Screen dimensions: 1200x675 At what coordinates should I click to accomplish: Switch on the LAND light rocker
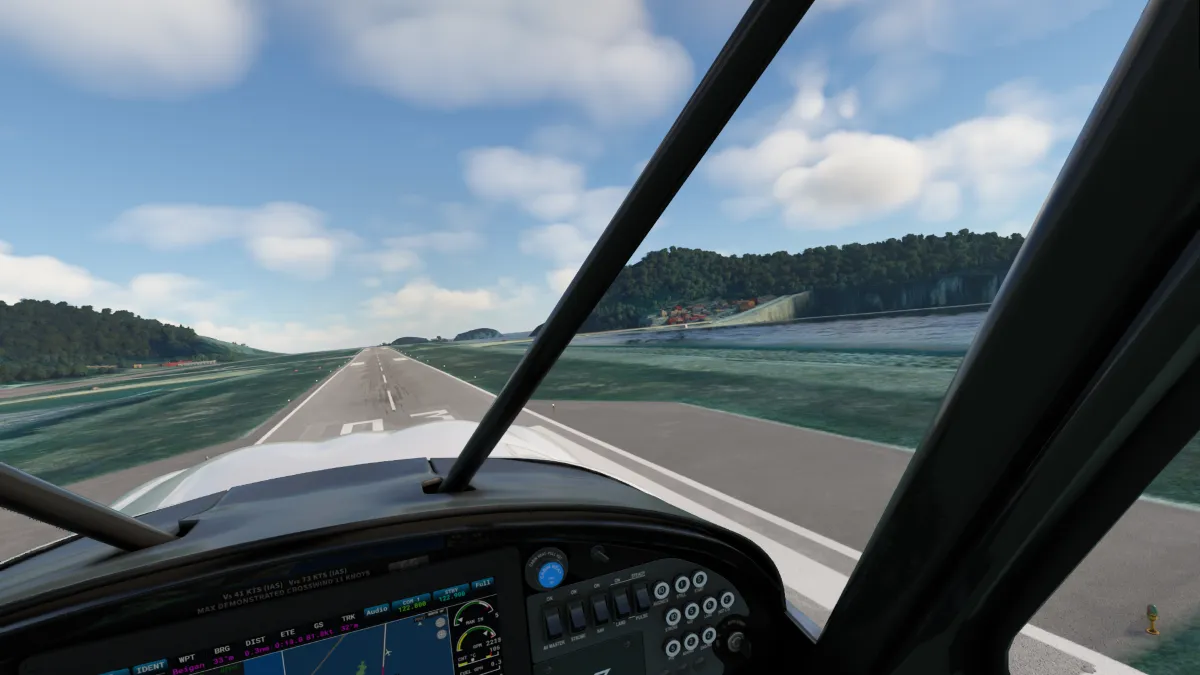pyautogui.click(x=622, y=602)
